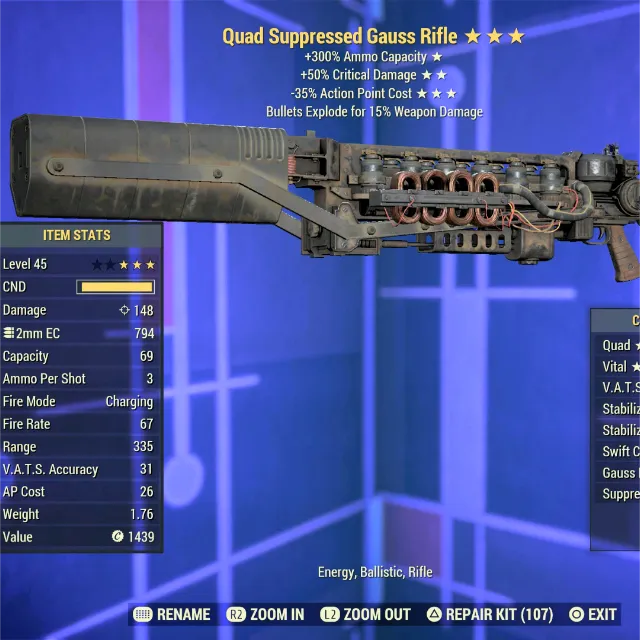Click Zoom In on the bottom bar

266,614
